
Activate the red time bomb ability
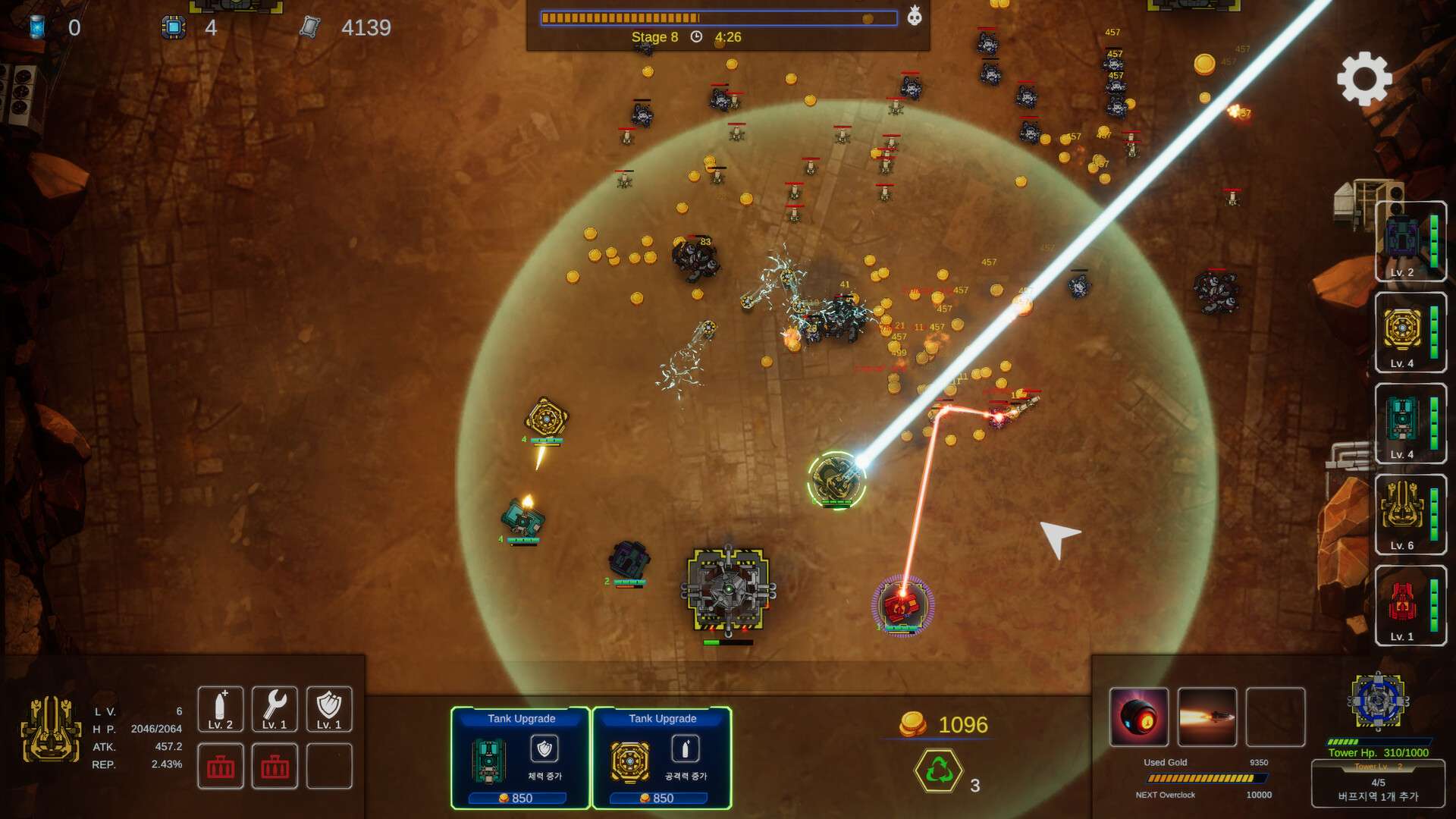(1138, 717)
